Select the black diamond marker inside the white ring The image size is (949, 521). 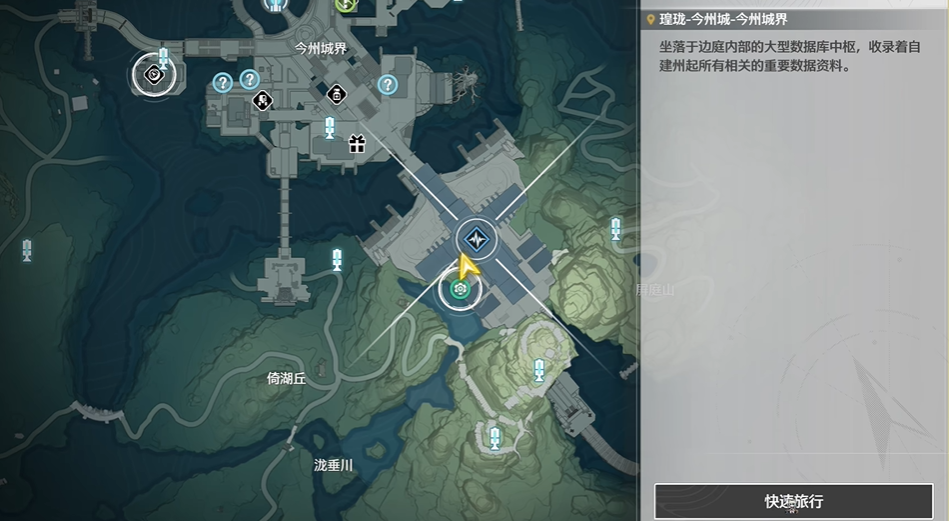tap(153, 73)
